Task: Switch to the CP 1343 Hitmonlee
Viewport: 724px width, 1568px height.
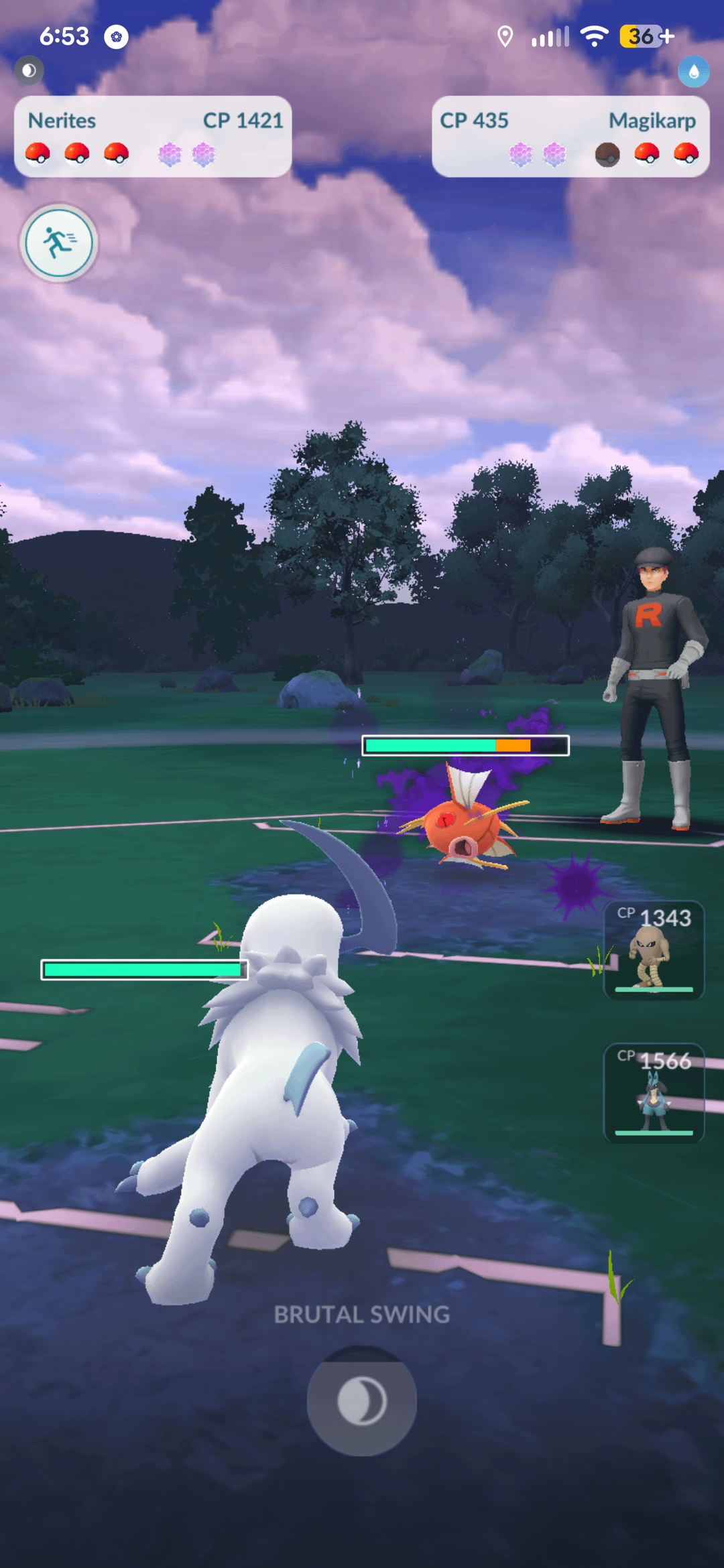Action: pos(654,950)
